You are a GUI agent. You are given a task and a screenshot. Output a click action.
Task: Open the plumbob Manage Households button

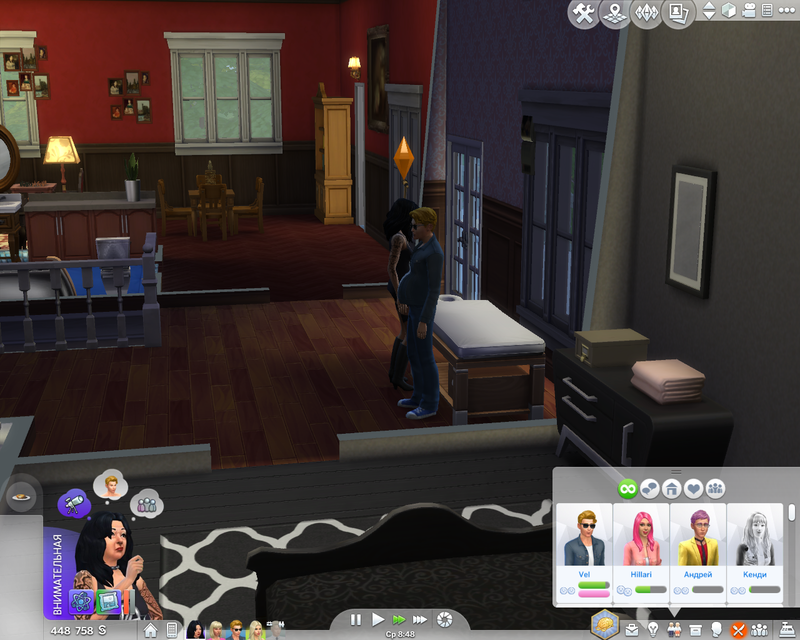[648, 13]
